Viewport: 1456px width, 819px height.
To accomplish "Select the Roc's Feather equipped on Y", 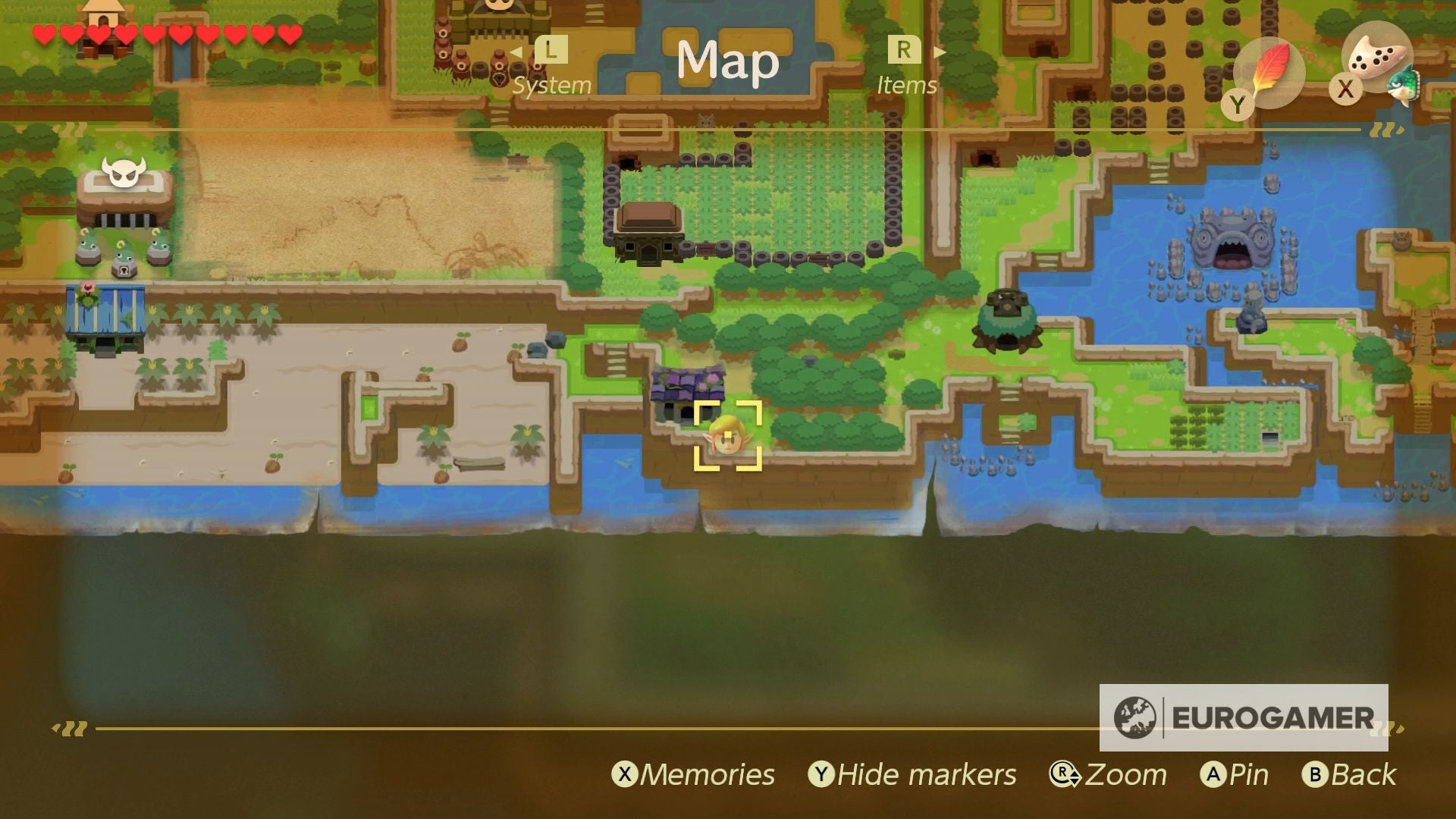I will (1272, 72).
